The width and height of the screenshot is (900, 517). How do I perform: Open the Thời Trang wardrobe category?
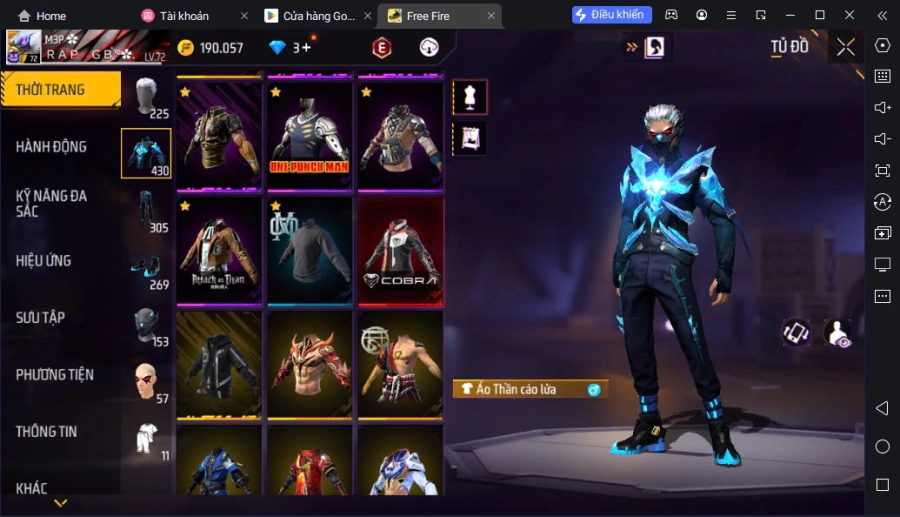[60, 90]
